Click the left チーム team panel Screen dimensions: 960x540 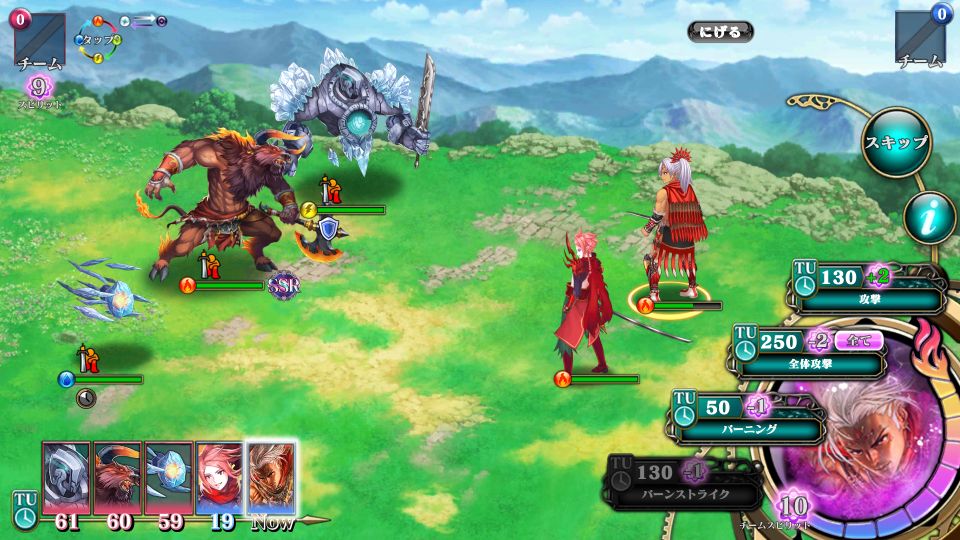pyautogui.click(x=40, y=40)
